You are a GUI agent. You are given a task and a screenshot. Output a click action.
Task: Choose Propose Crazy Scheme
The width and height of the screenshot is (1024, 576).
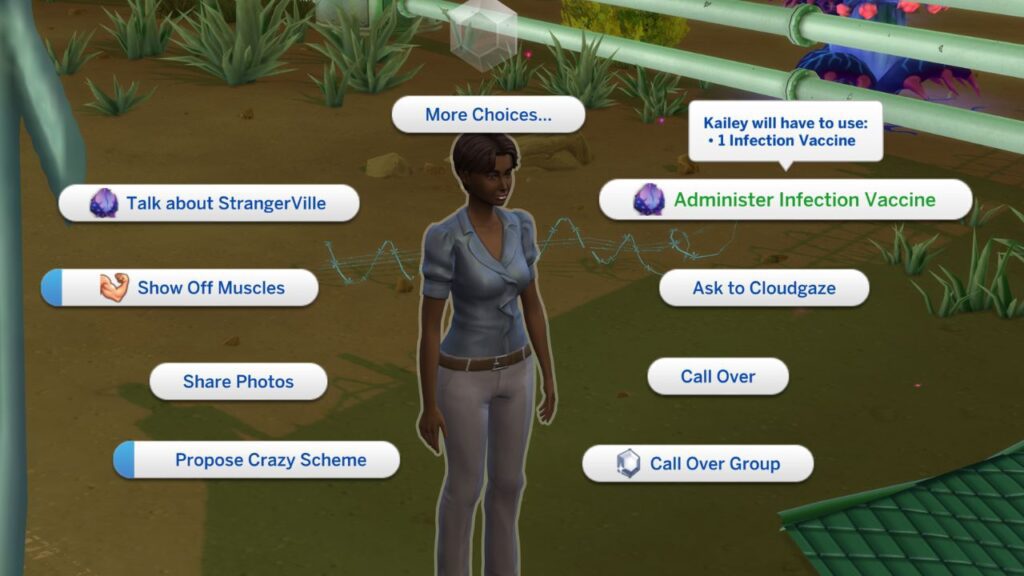click(x=258, y=460)
